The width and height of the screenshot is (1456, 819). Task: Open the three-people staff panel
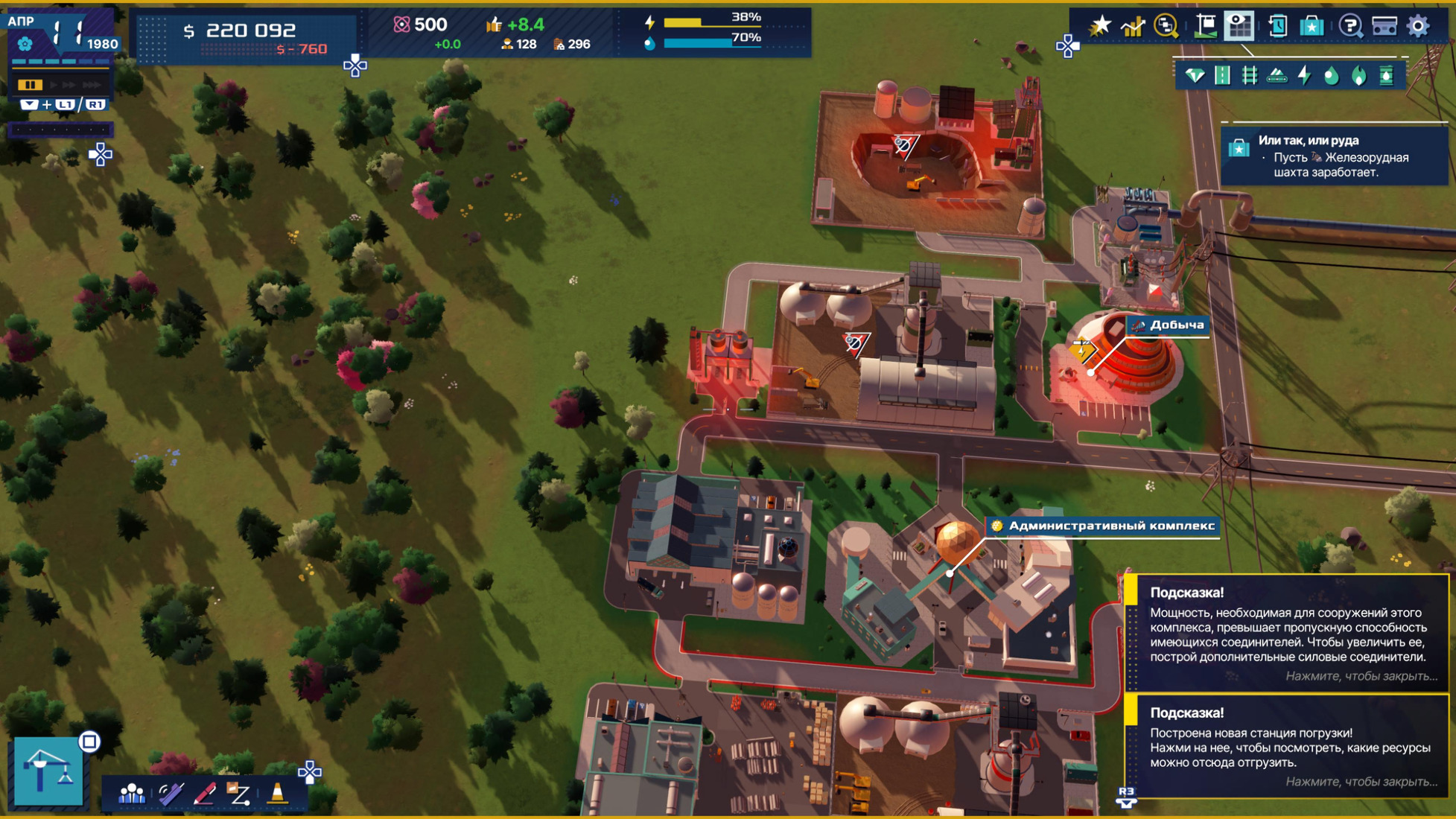(132, 794)
